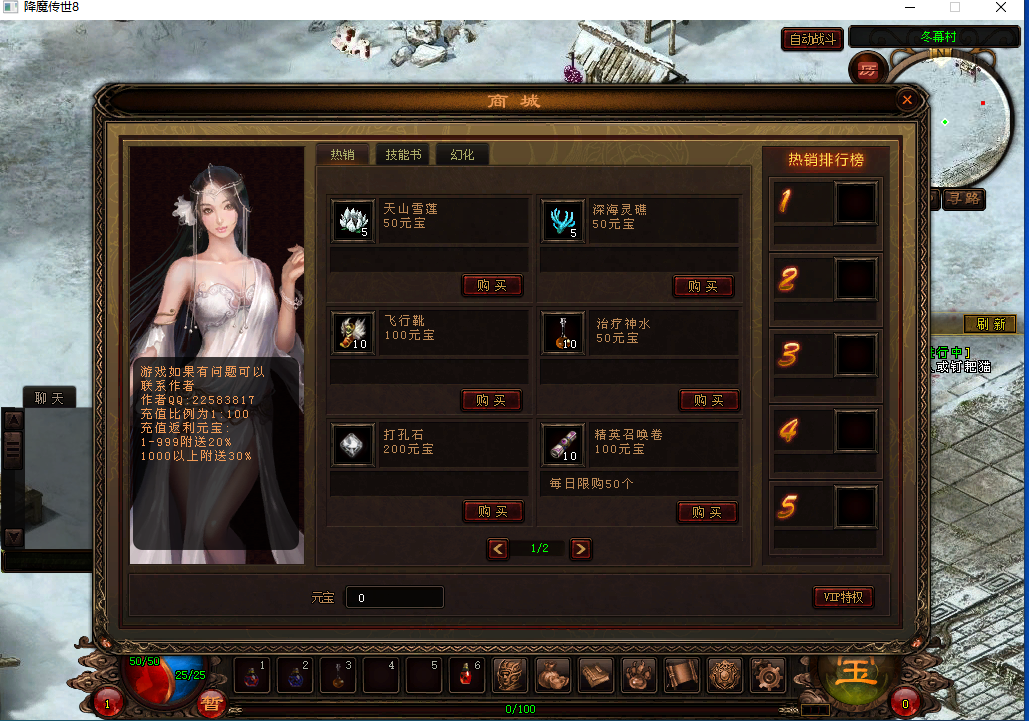Close the 商城 shop window
The image size is (1029, 721).
tap(906, 100)
